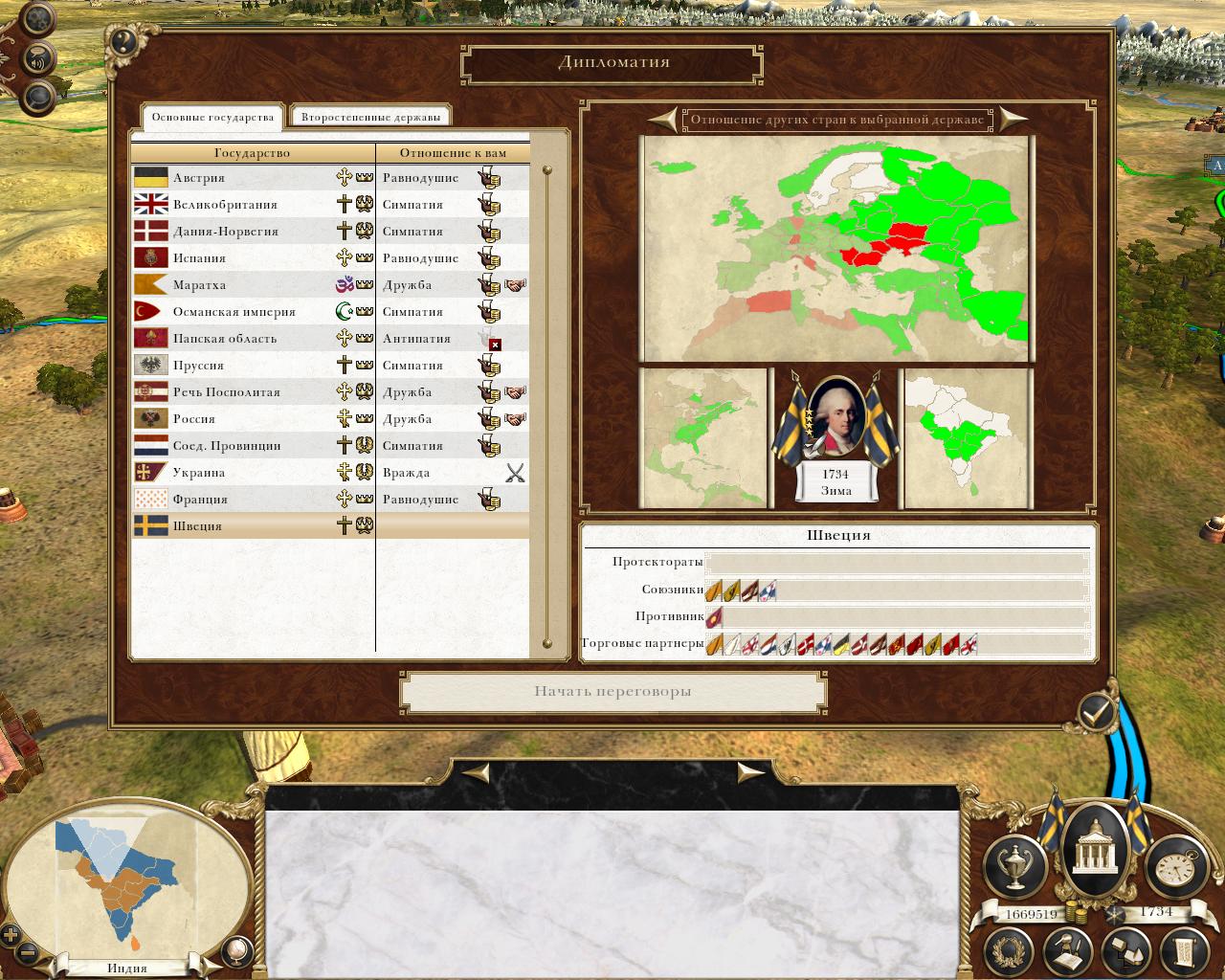
Task: Click the Europe relations map
Action: coord(836,249)
